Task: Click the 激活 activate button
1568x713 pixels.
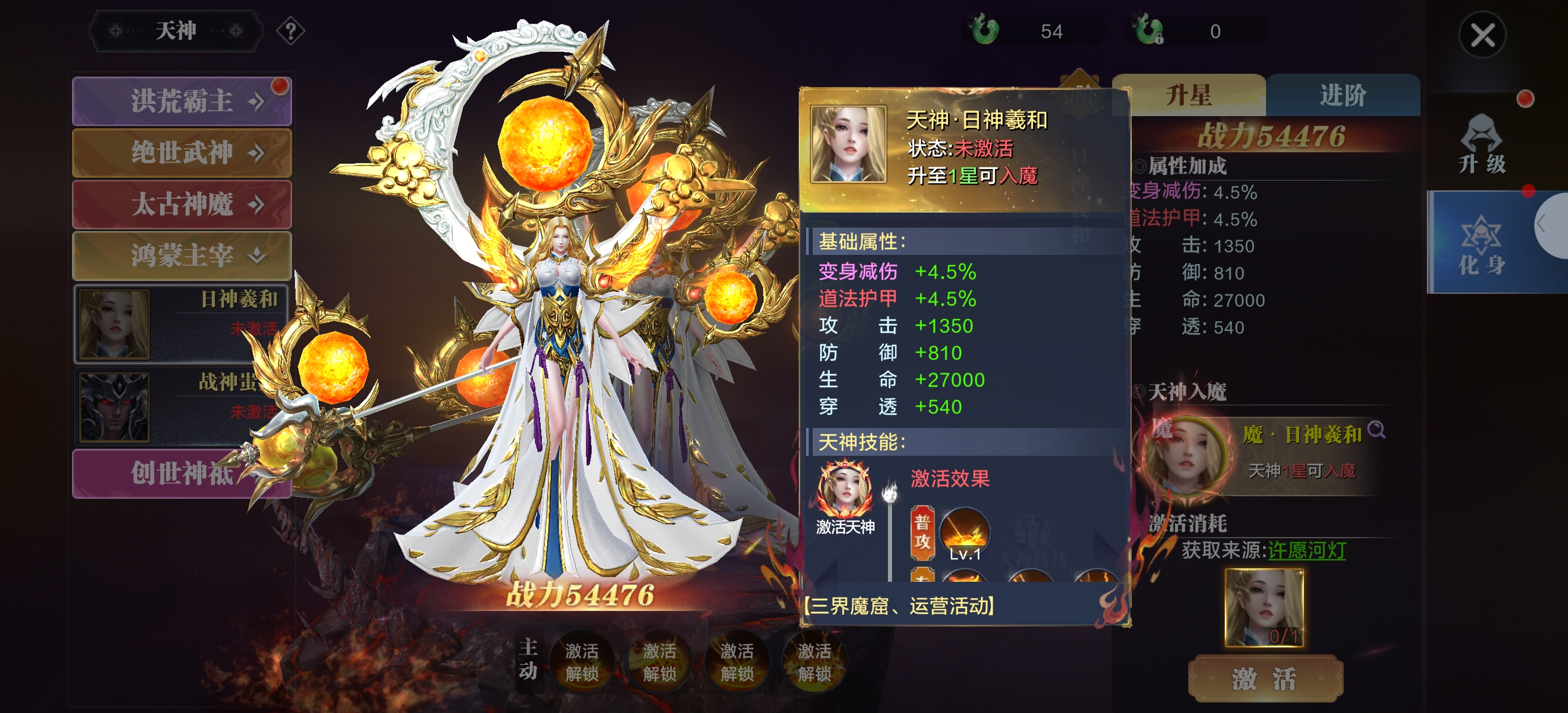Action: (1265, 678)
